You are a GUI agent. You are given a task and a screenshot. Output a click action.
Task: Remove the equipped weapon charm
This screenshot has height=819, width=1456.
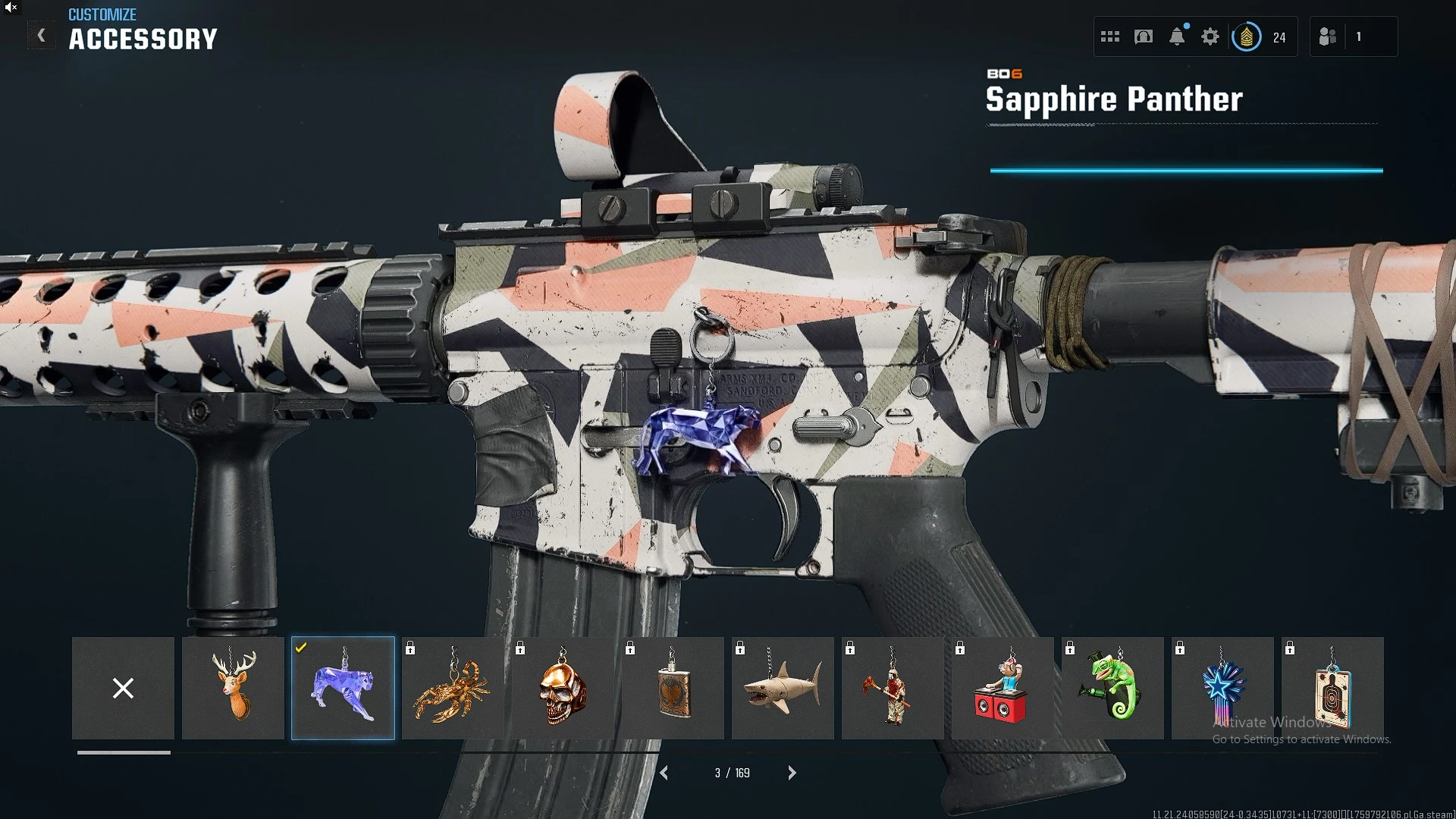(123, 688)
